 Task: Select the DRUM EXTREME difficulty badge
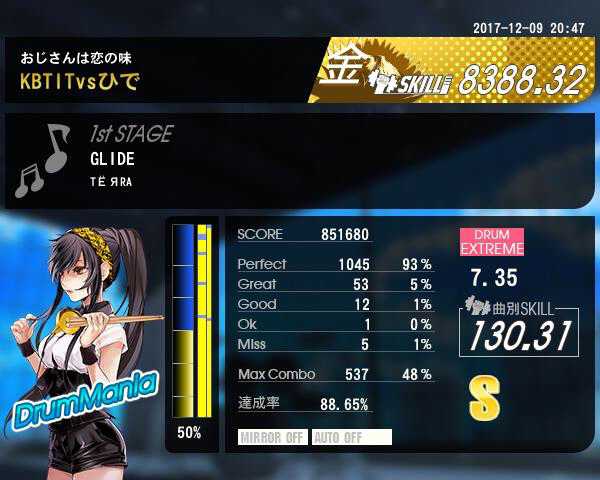coord(491,241)
